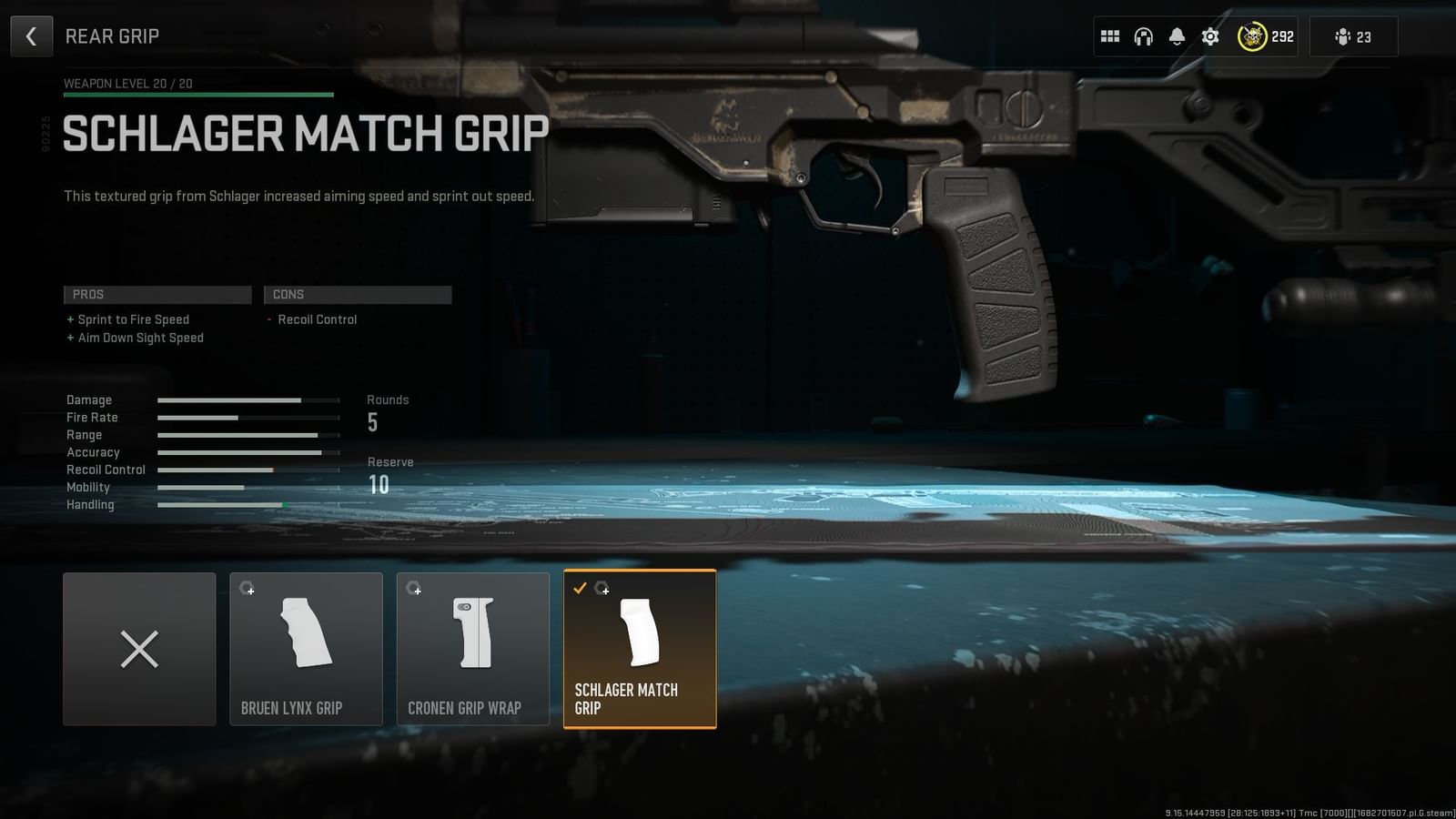Select the equipped Schlager Match Grip tile
The image size is (1456, 819).
pyautogui.click(x=640, y=649)
